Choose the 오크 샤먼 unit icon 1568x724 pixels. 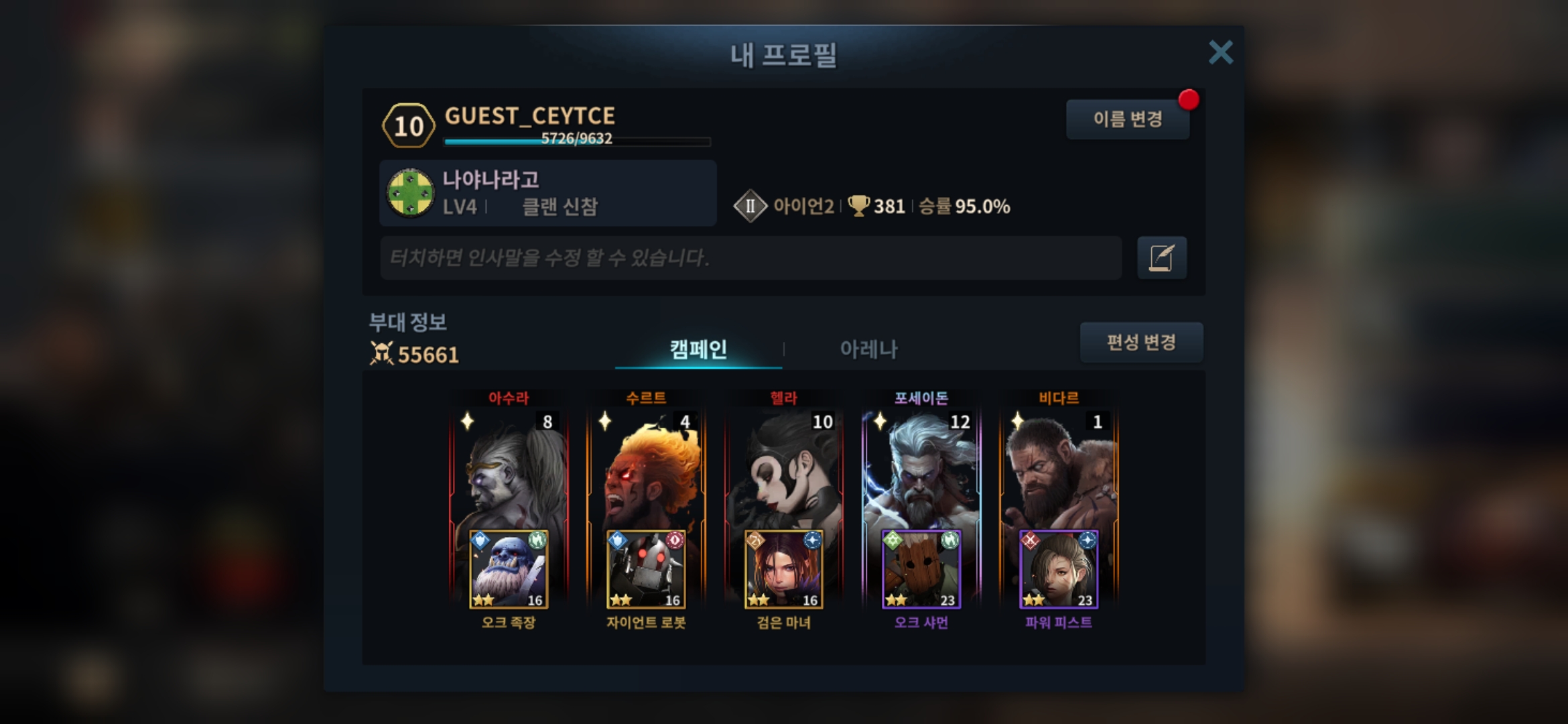click(921, 570)
